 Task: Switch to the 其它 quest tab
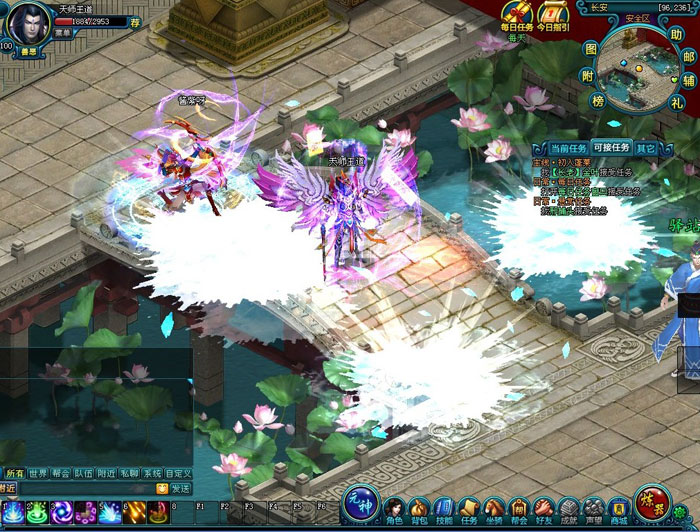[646, 148]
